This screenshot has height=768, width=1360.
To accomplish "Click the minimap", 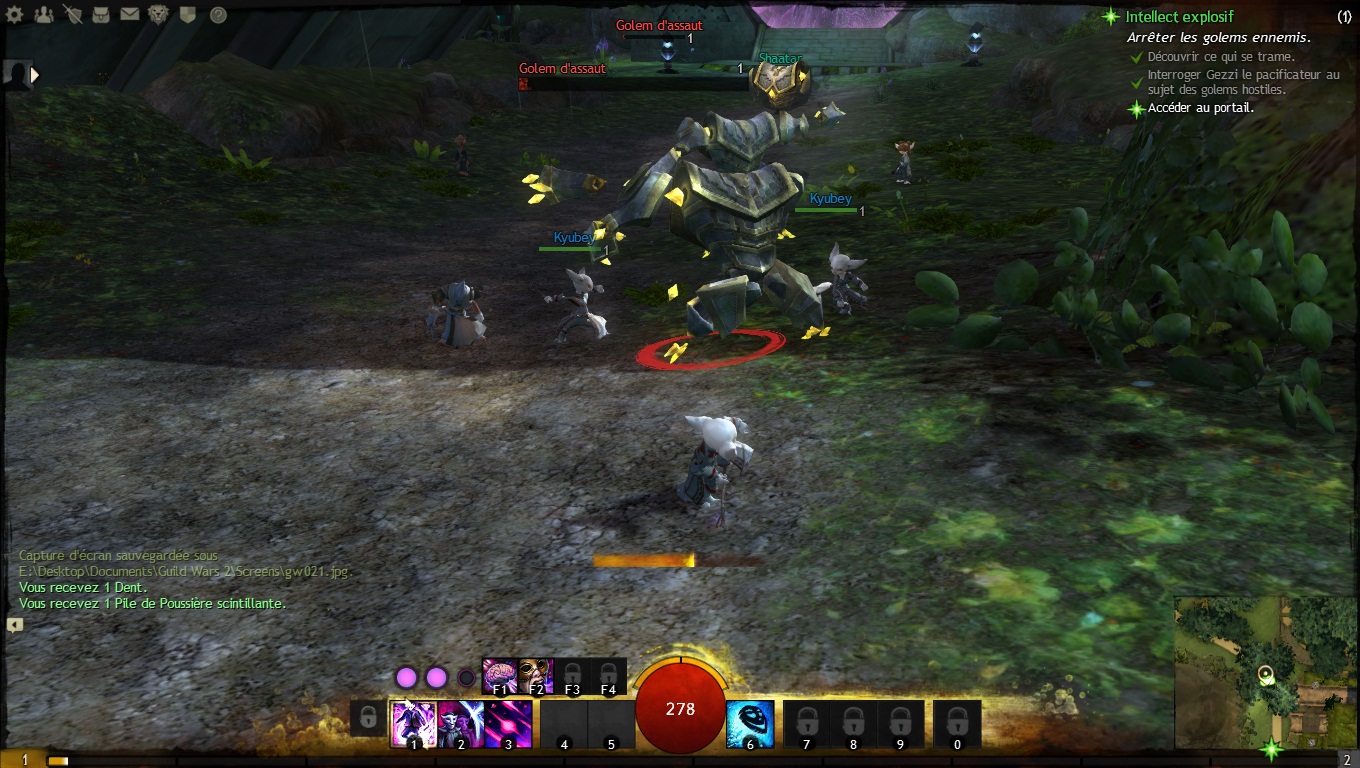I will [1265, 670].
